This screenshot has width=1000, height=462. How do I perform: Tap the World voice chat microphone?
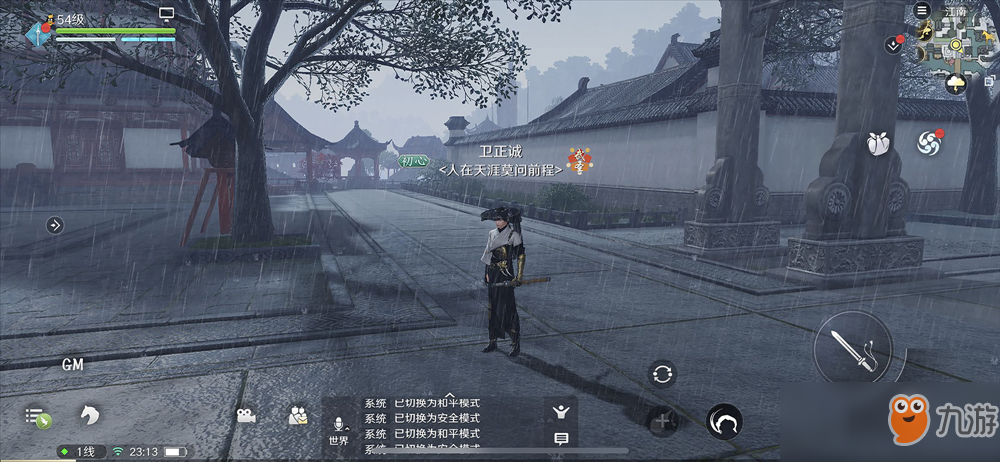(x=338, y=428)
